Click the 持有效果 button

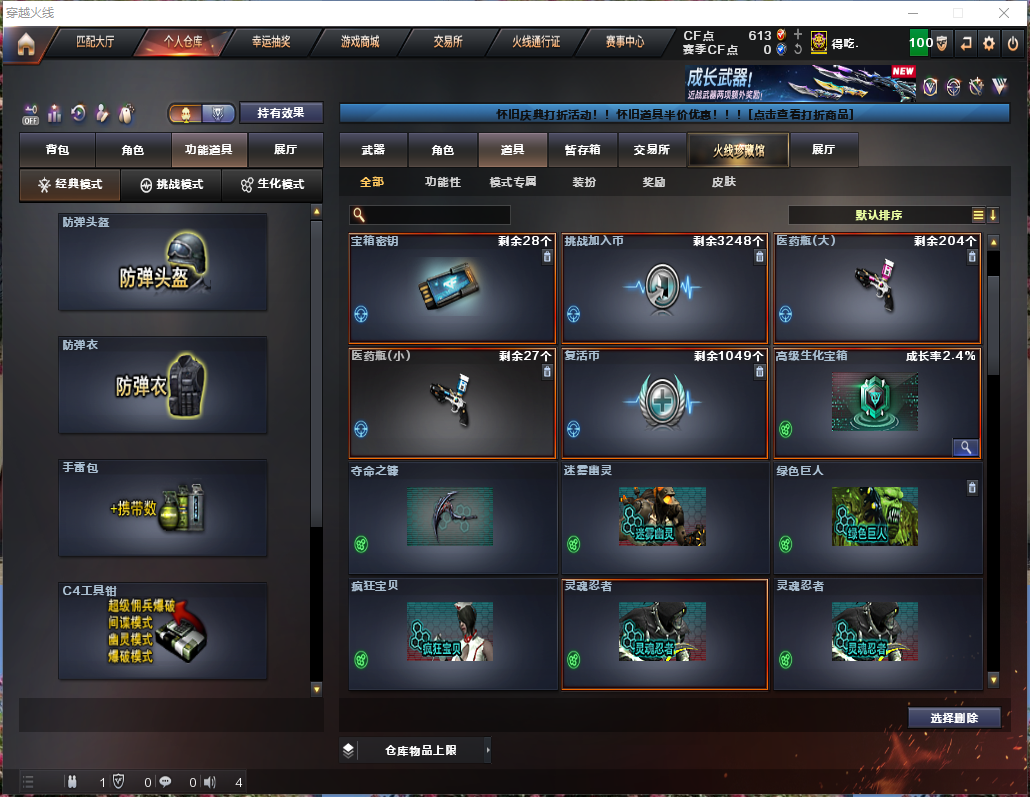[x=281, y=113]
